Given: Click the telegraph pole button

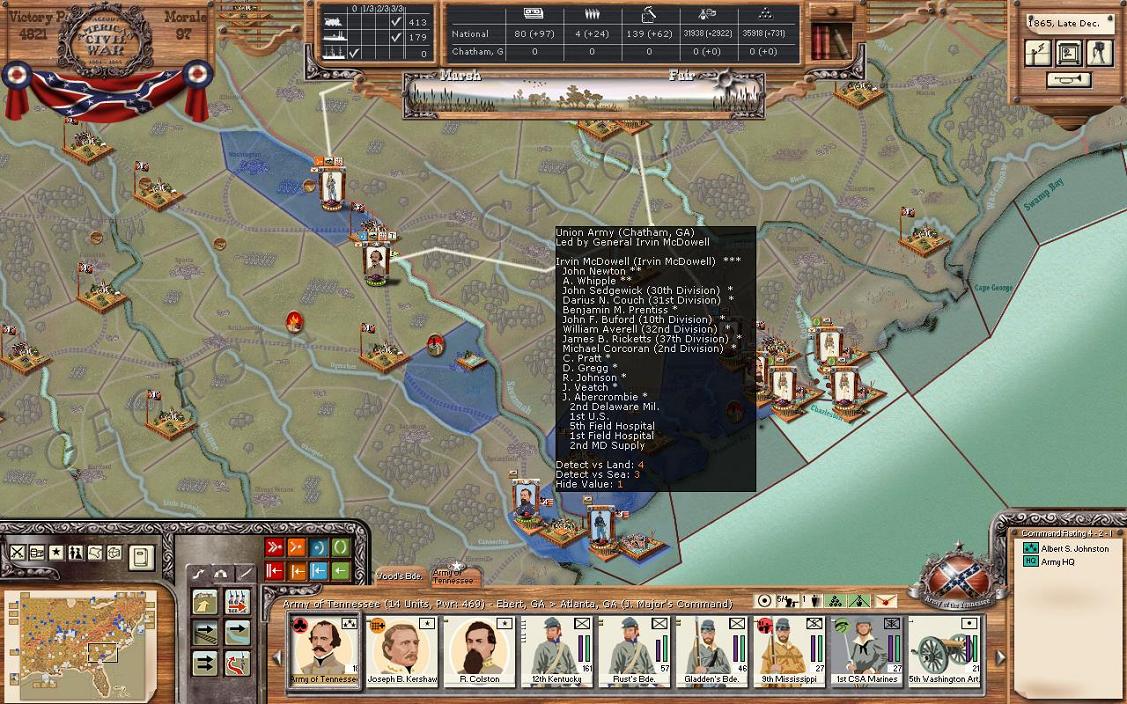Looking at the screenshot, I should tap(1039, 53).
